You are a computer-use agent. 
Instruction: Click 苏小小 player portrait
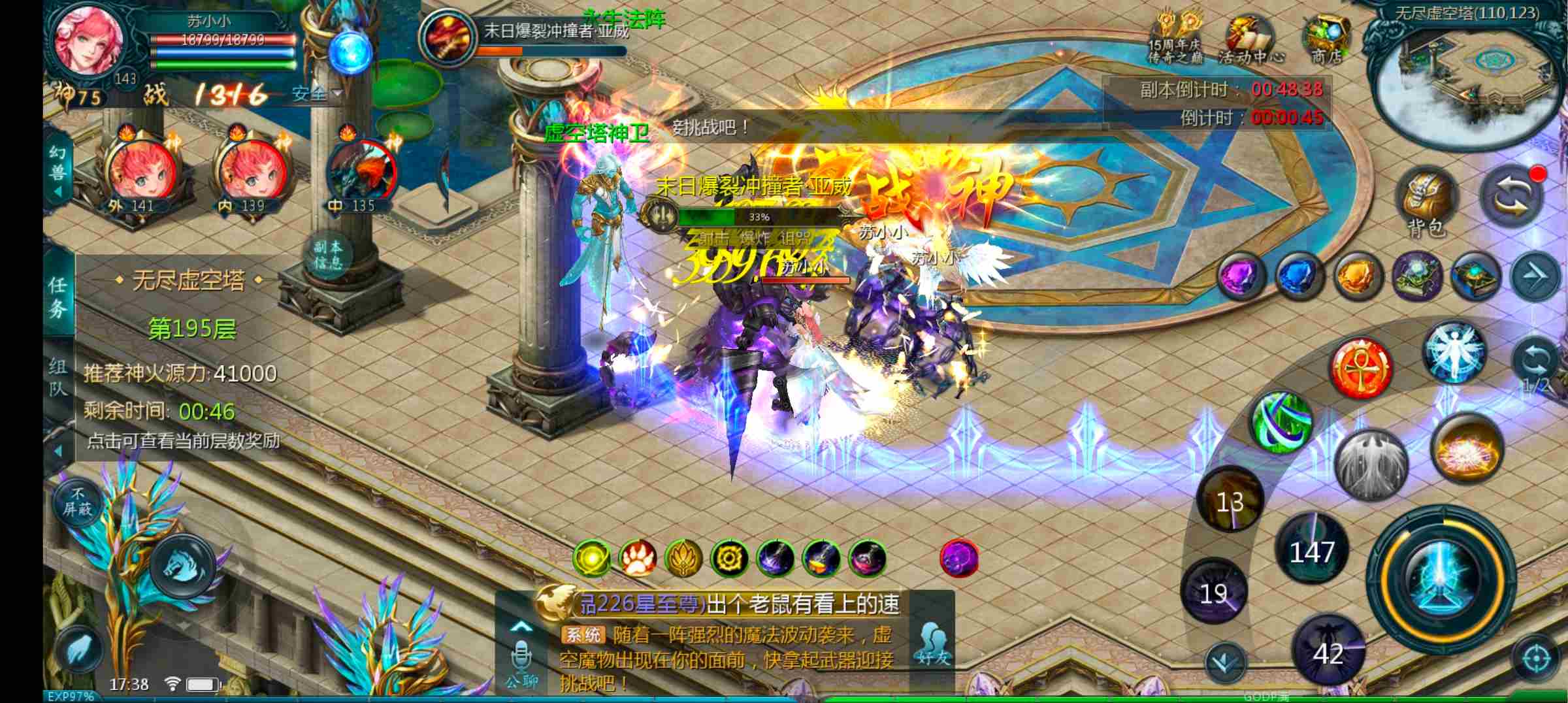pyautogui.click(x=88, y=38)
